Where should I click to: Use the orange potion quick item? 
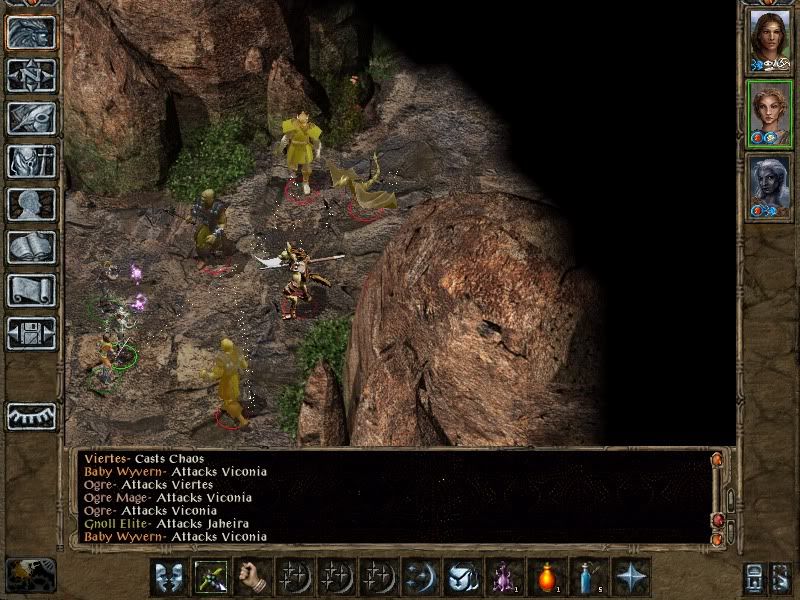coord(546,577)
